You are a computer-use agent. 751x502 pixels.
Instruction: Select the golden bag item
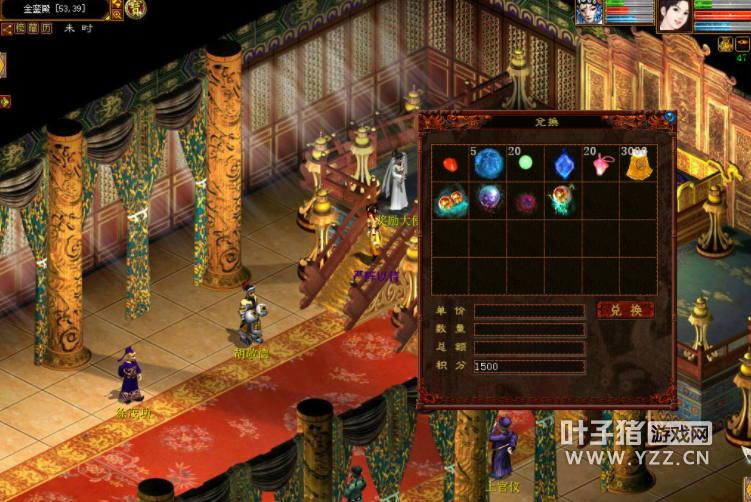click(x=639, y=165)
